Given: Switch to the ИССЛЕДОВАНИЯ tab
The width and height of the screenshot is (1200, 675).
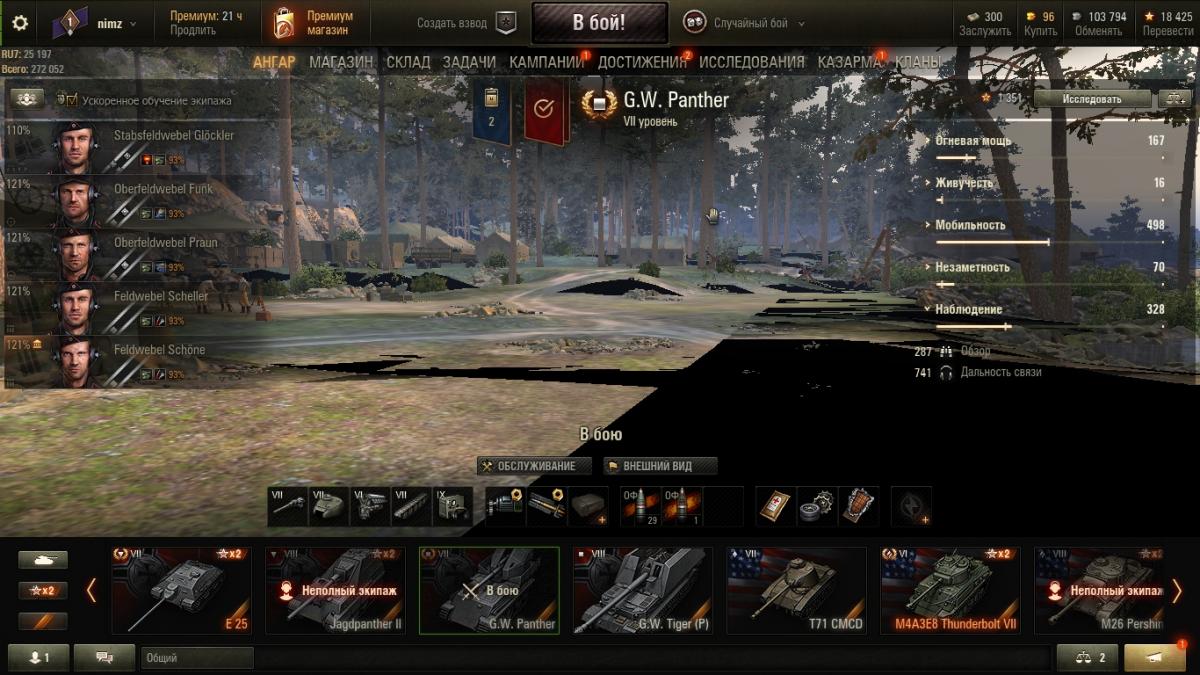Looking at the screenshot, I should tap(751, 62).
